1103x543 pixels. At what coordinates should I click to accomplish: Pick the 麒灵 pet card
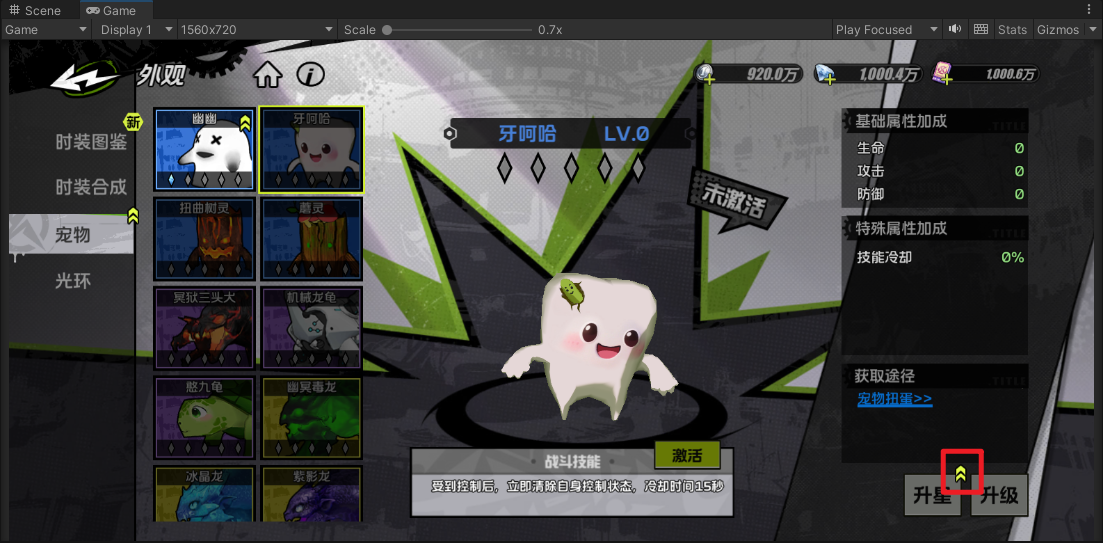pos(311,239)
